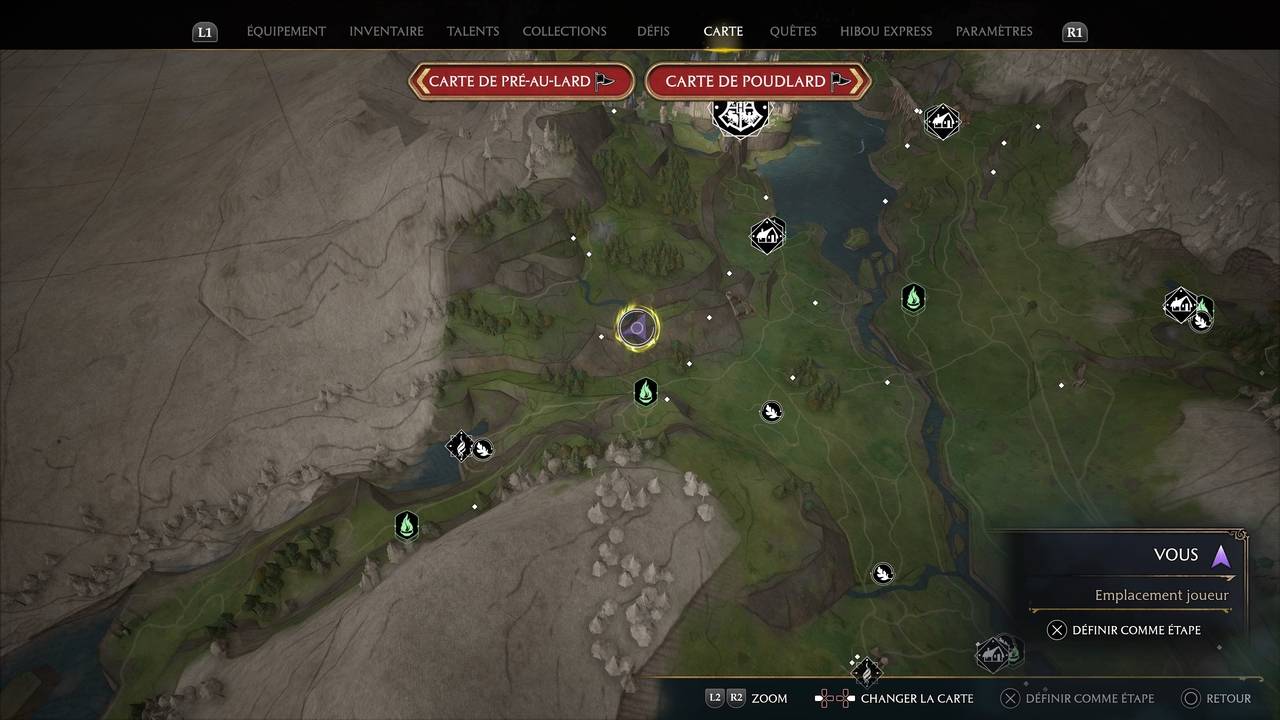Open Carte de Pré-au-Lard
The width and height of the screenshot is (1280, 720).
[521, 81]
